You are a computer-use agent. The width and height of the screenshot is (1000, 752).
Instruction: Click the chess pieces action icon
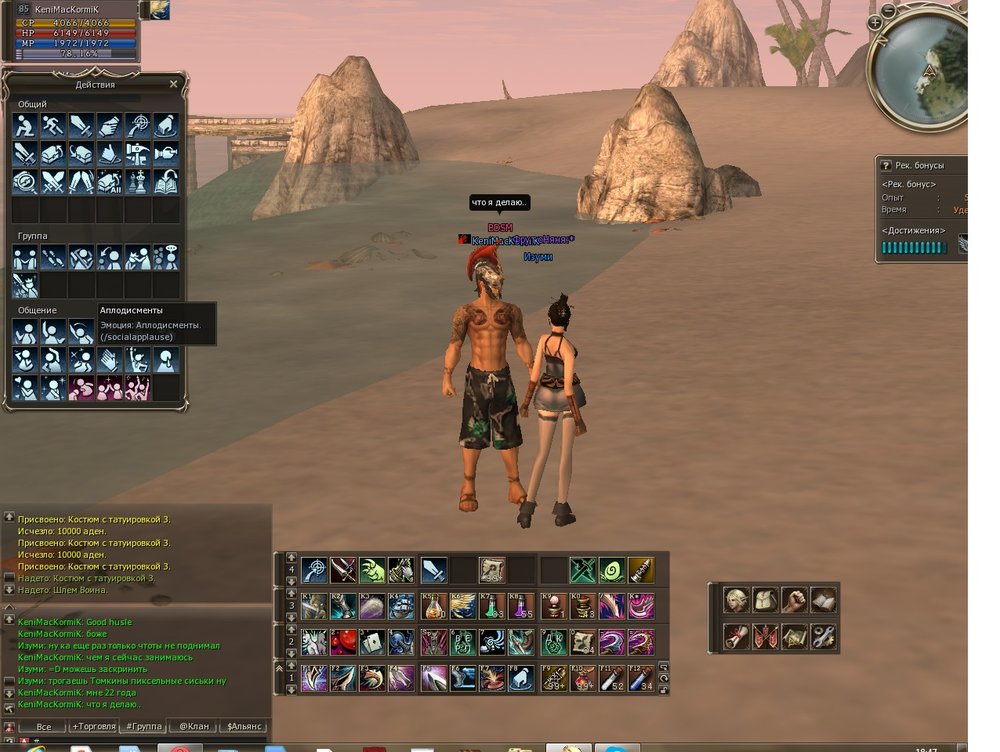pyautogui.click(x=138, y=183)
